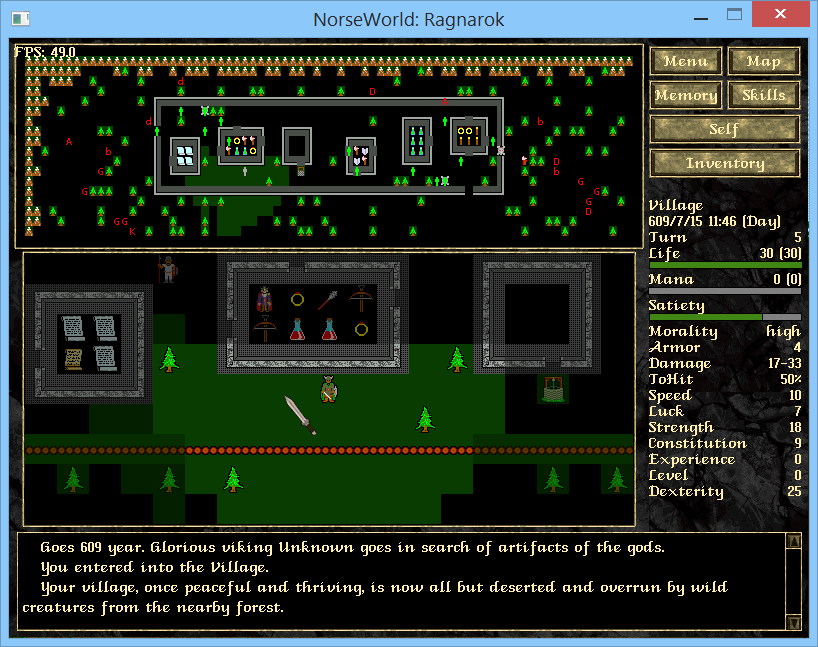The image size is (818, 647).
Task: Open the Memory panel
Action: 685,95
